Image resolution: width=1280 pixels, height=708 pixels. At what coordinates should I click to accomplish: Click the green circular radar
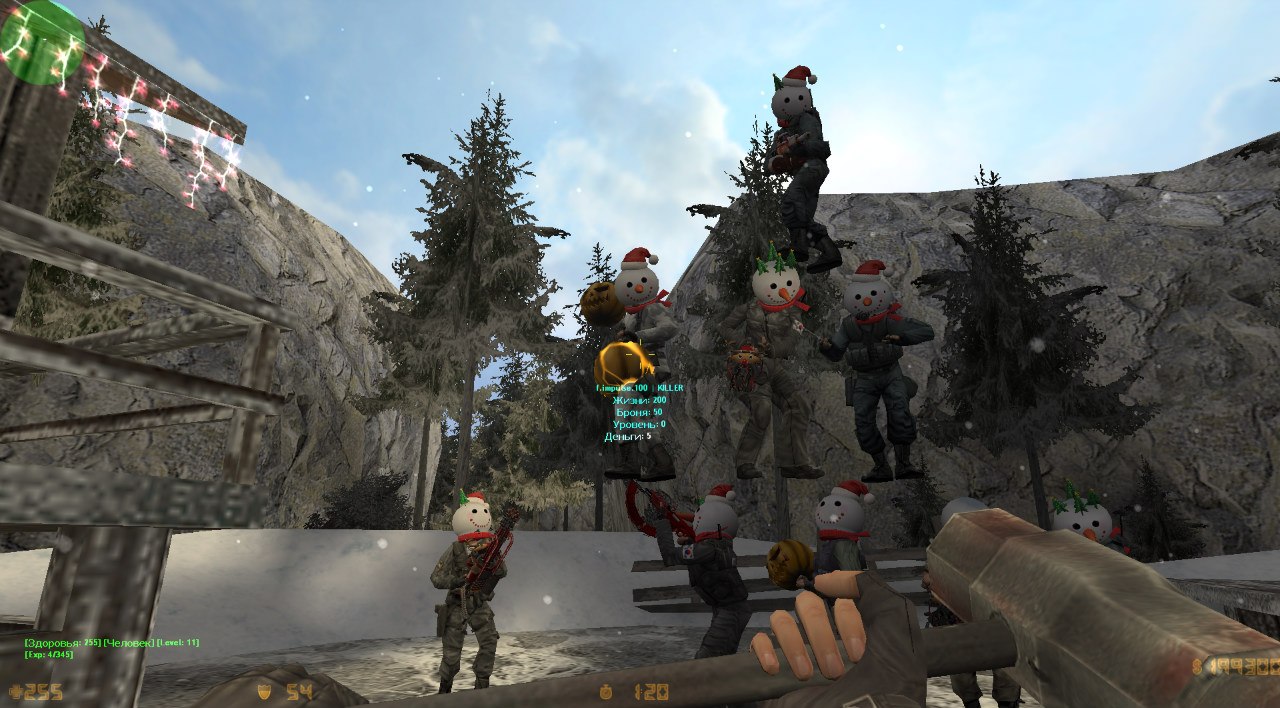(40, 40)
